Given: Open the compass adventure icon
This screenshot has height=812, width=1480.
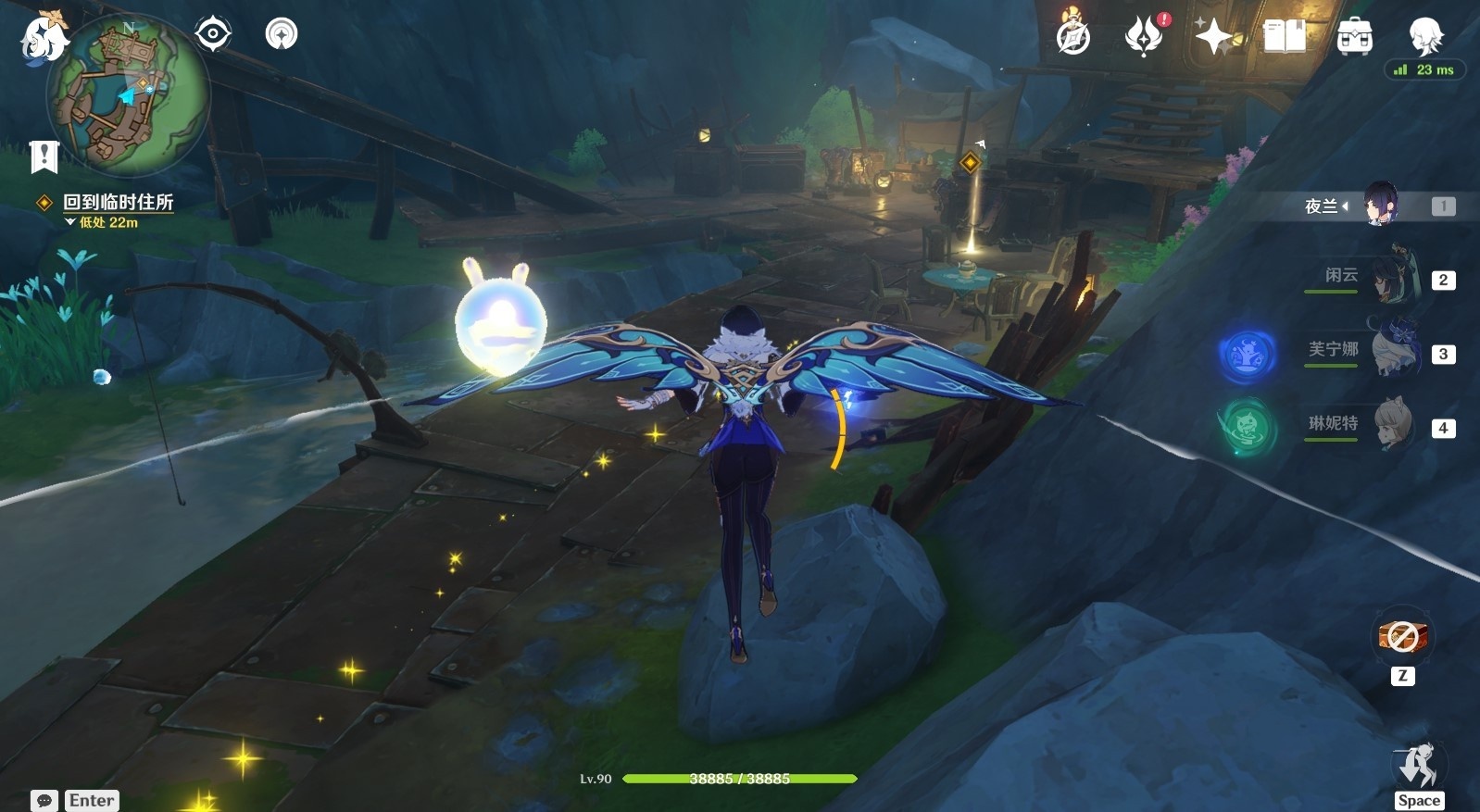Looking at the screenshot, I should [1073, 37].
